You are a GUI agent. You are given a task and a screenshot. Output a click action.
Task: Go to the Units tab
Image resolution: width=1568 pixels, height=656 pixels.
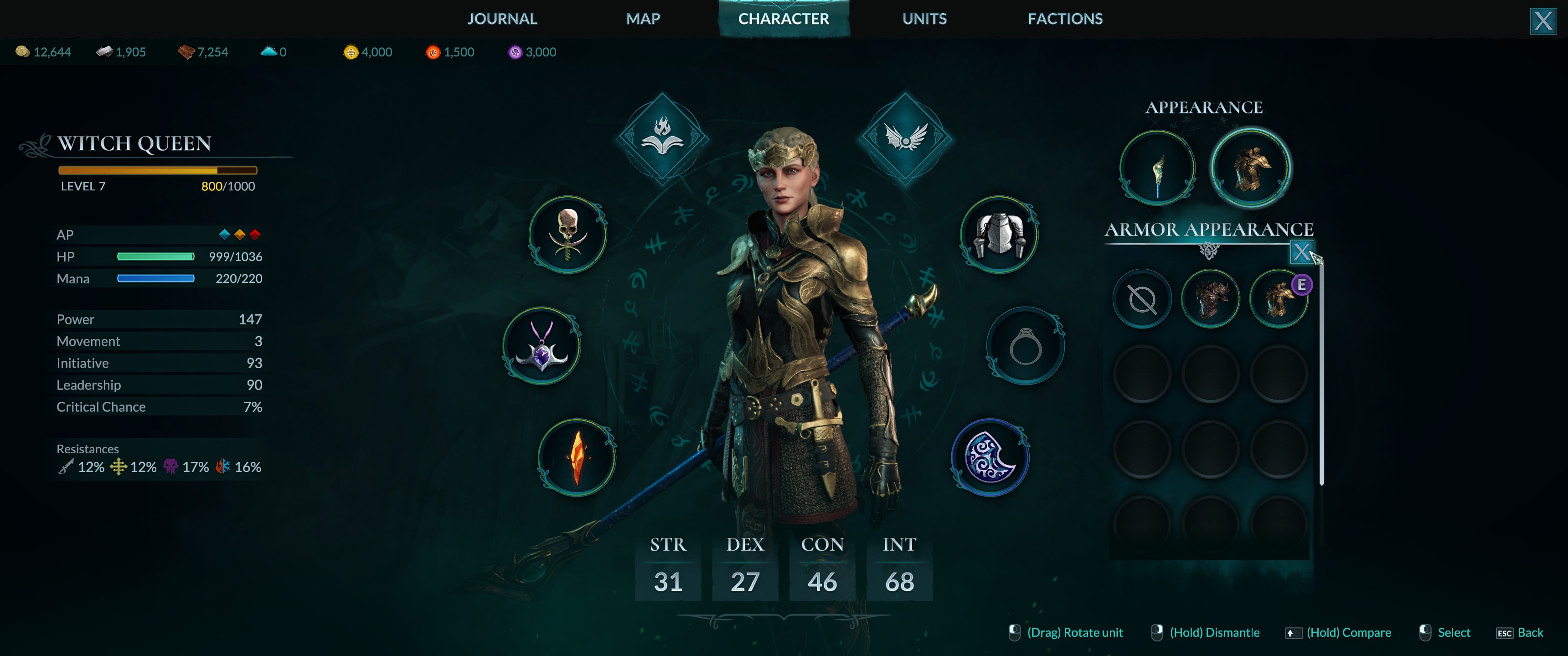(x=924, y=19)
